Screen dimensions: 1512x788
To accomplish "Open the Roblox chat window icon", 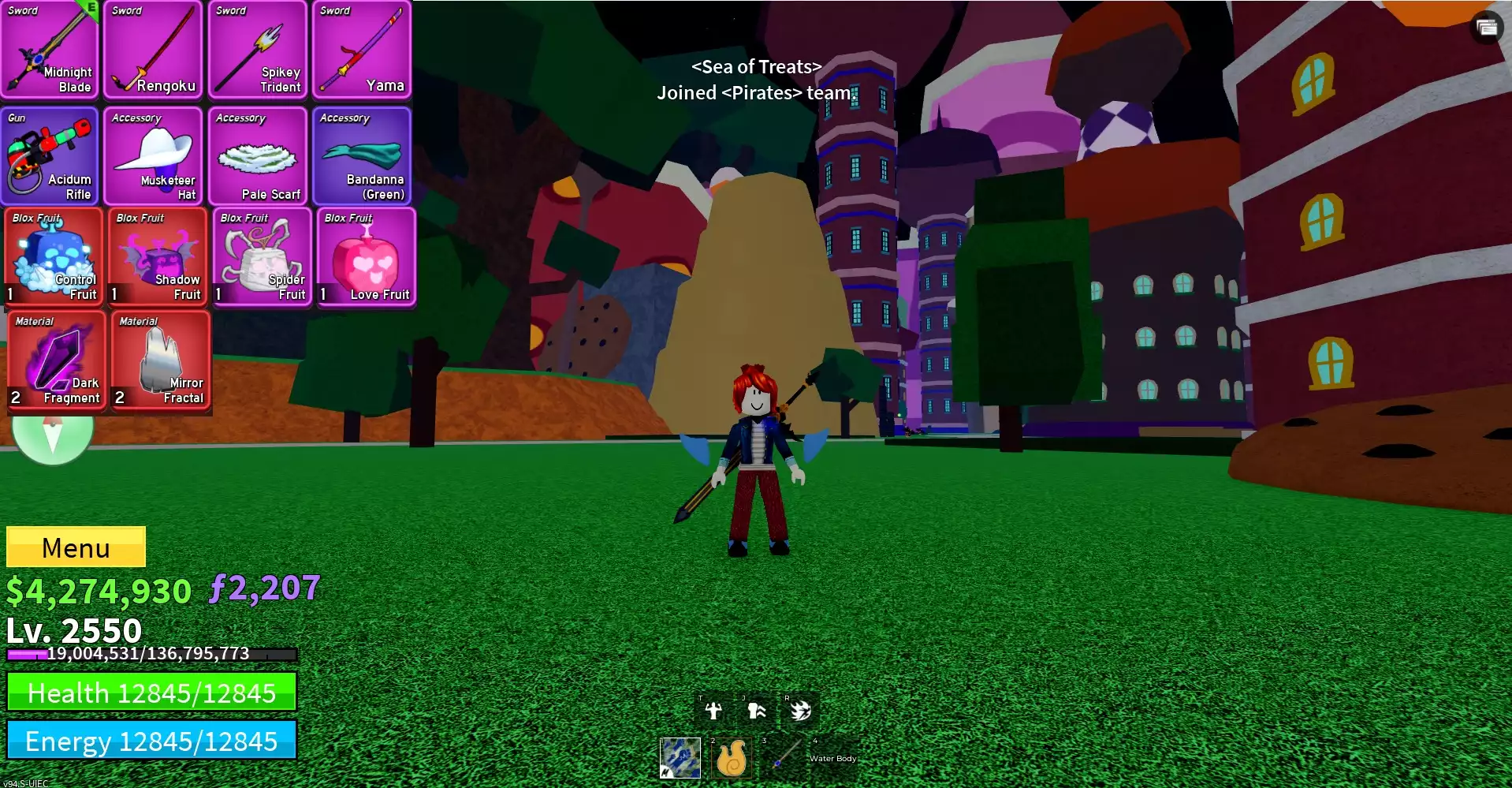I will pos(1487,28).
